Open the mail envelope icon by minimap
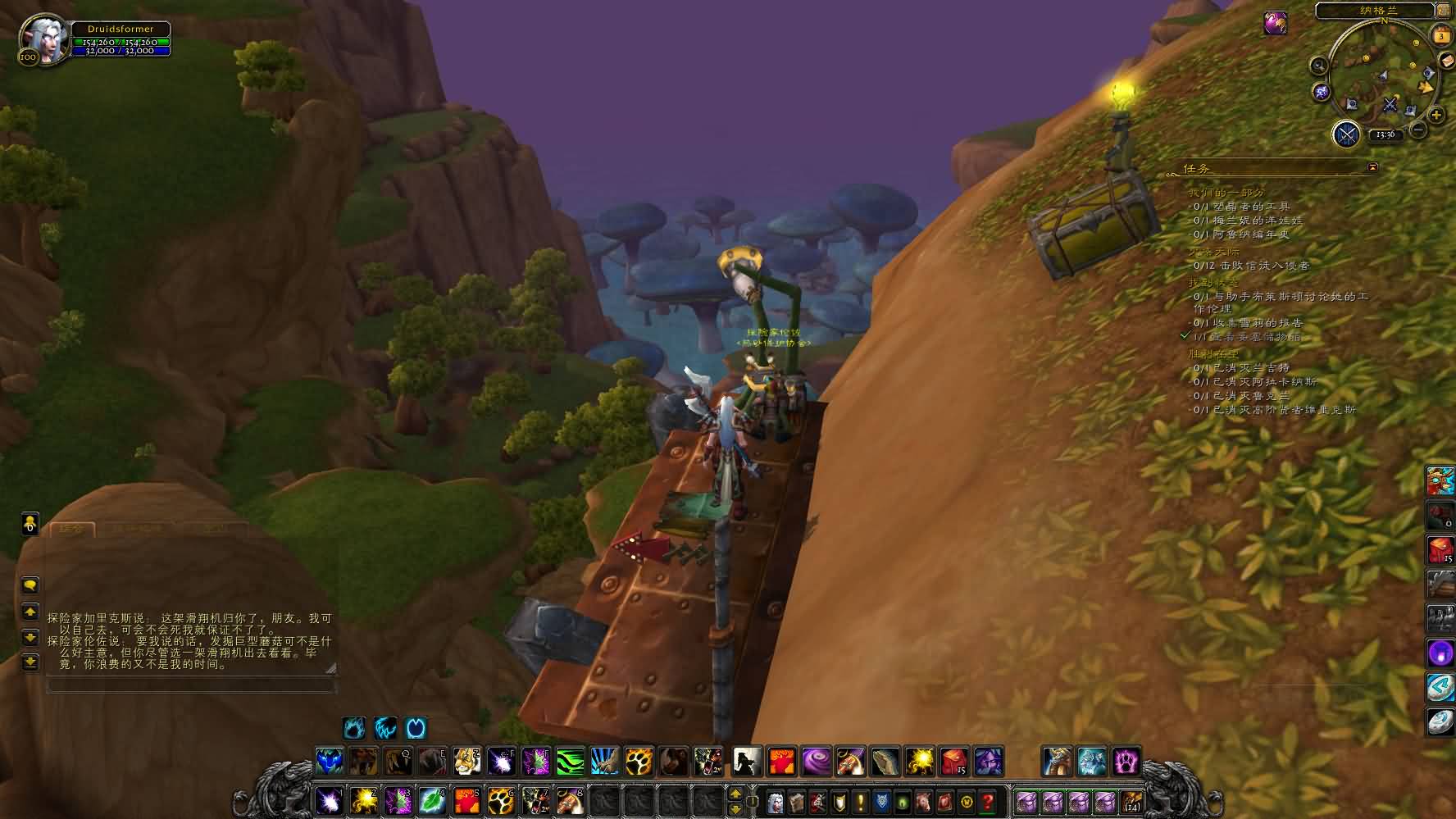The width and height of the screenshot is (1456, 819). point(1447,62)
